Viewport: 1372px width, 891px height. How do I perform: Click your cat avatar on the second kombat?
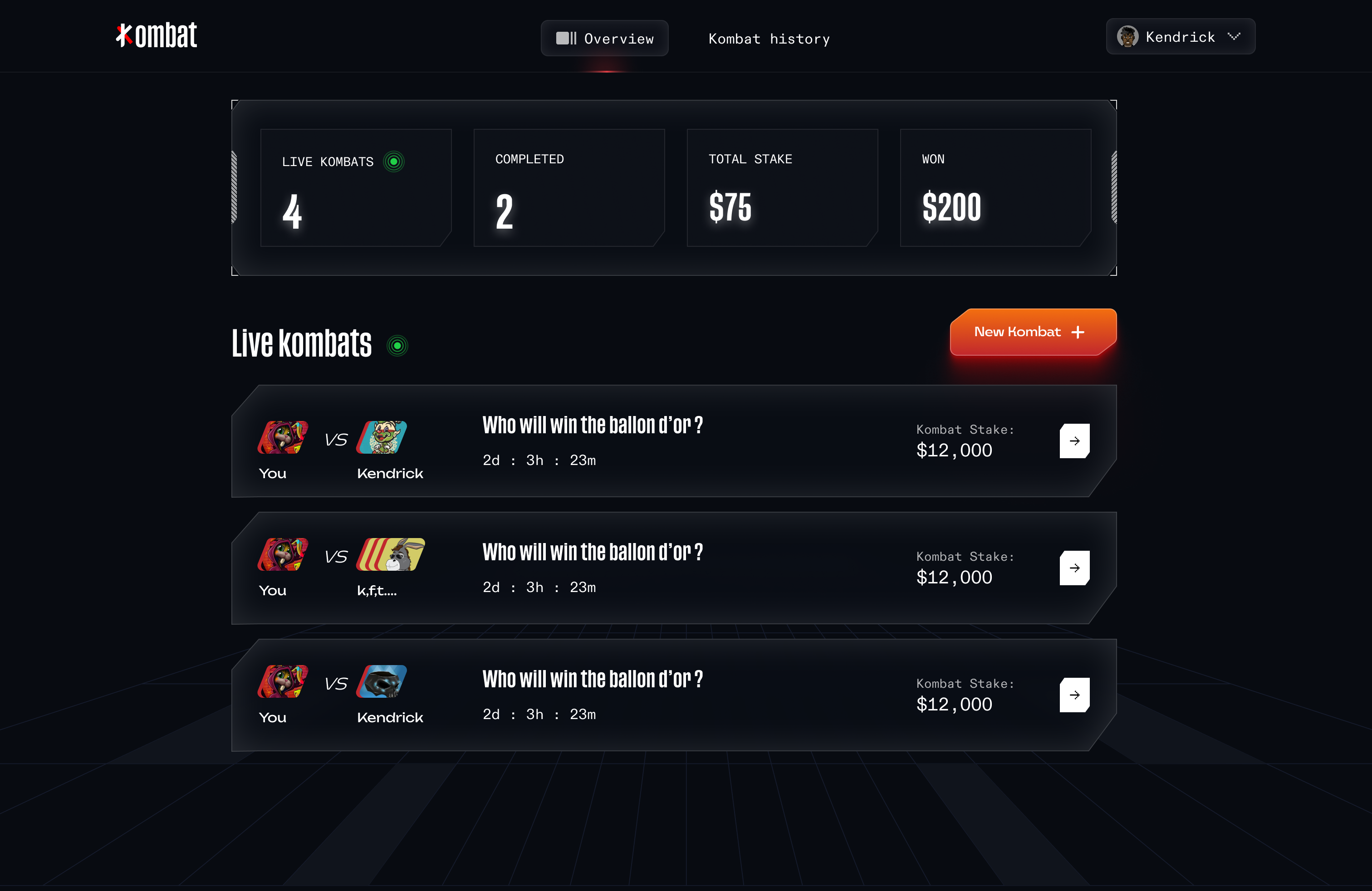tap(283, 555)
